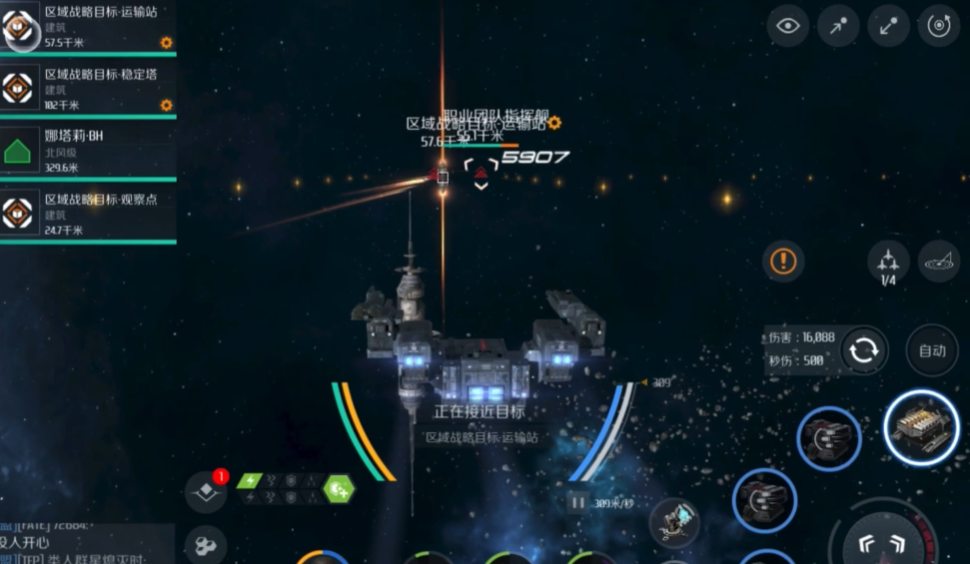This screenshot has width=970, height=564.
Task: Activate the white-ringed missile launcher module
Action: point(921,428)
